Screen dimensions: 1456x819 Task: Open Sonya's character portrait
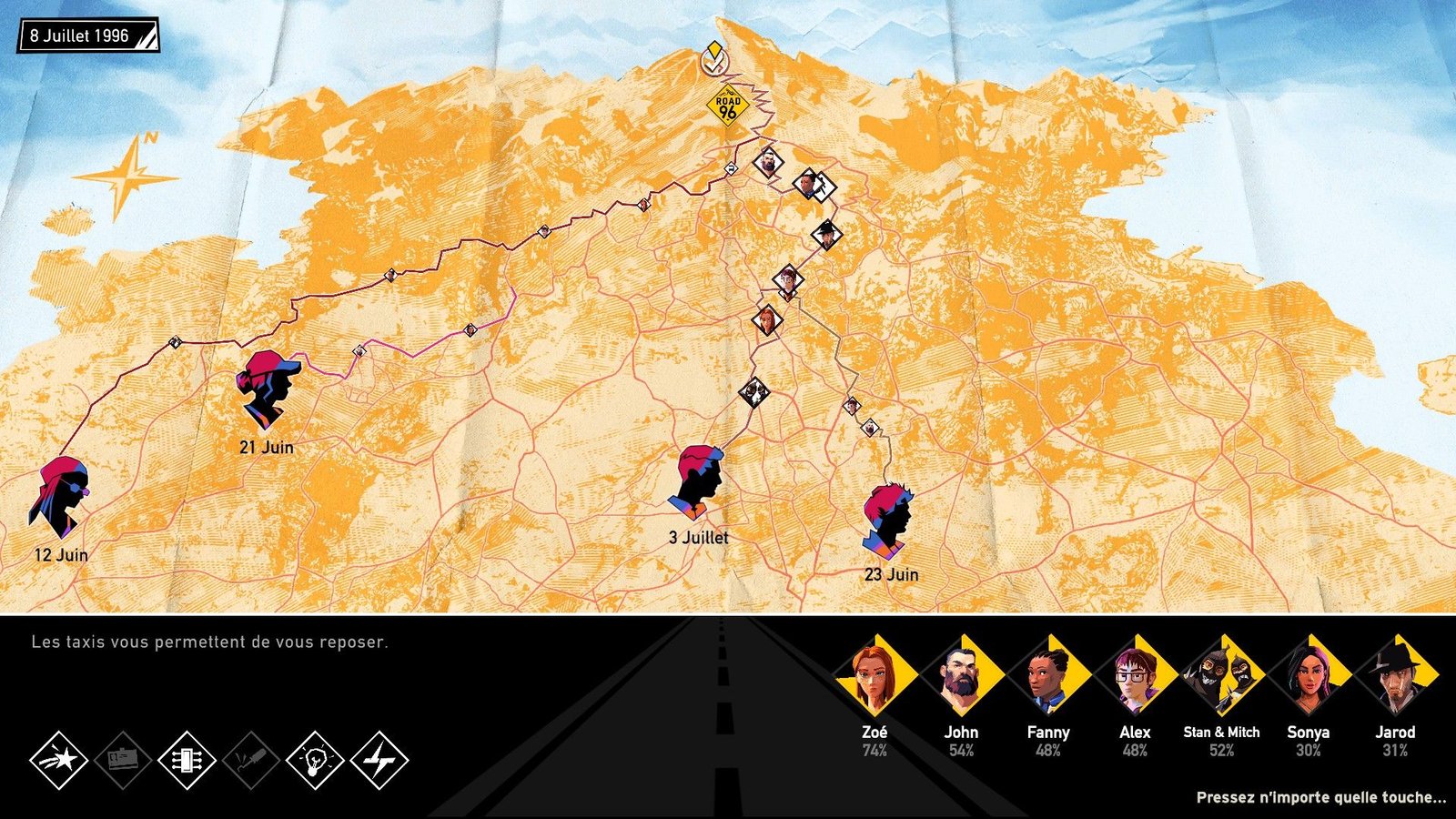coord(1309,678)
